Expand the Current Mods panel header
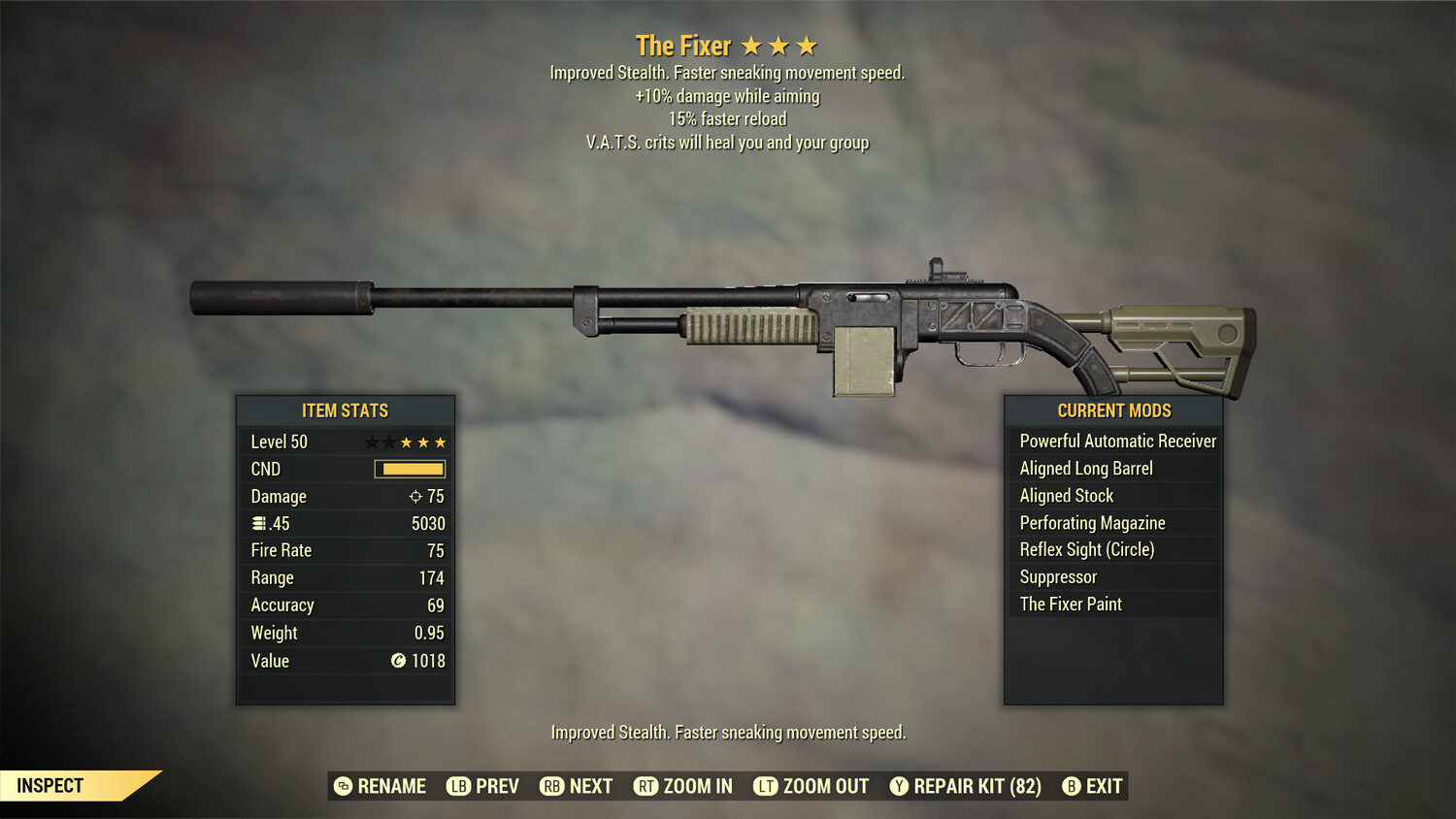1456x819 pixels. (x=1113, y=410)
